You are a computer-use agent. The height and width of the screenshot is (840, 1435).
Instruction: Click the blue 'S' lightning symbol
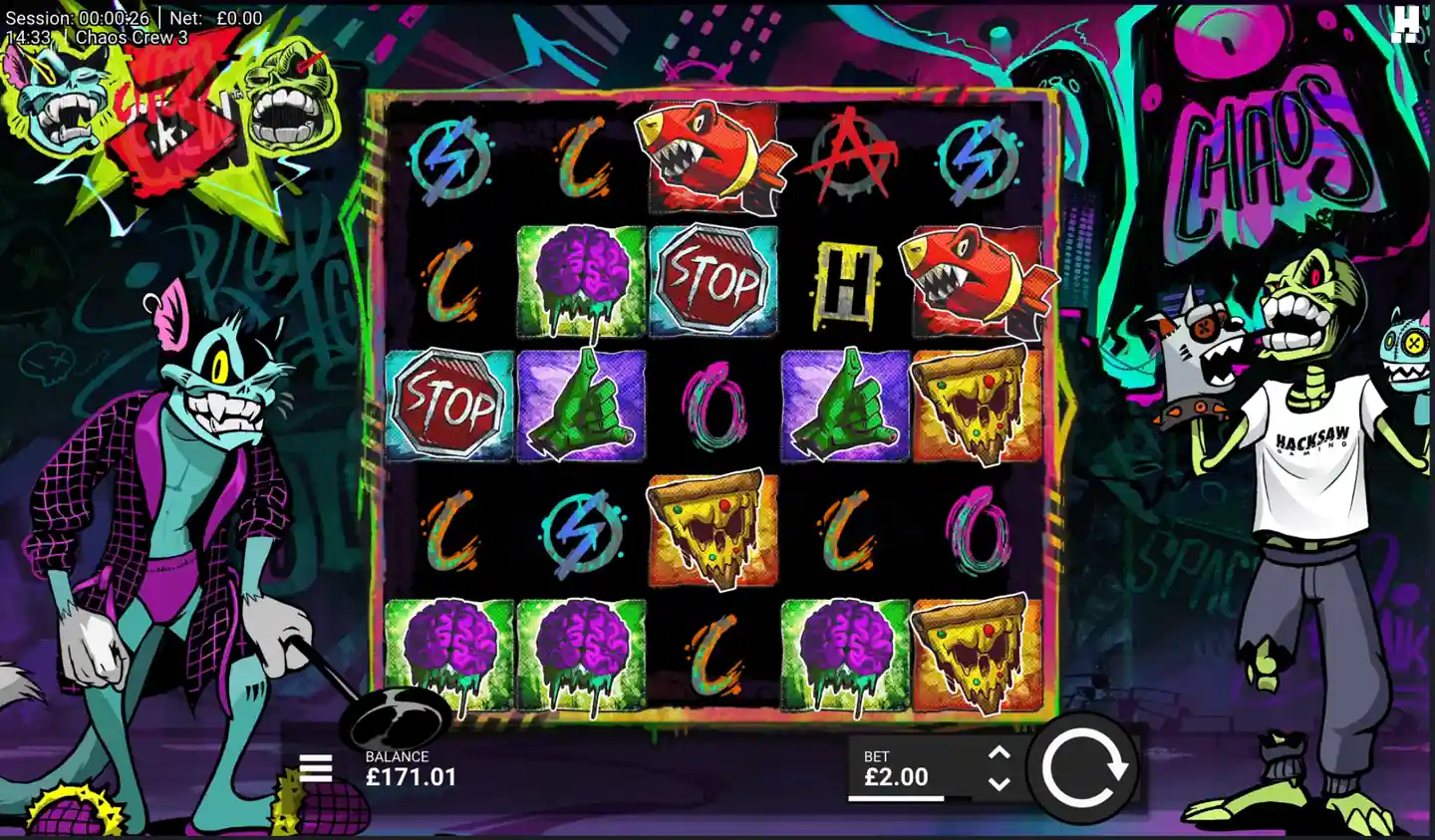(x=447, y=159)
